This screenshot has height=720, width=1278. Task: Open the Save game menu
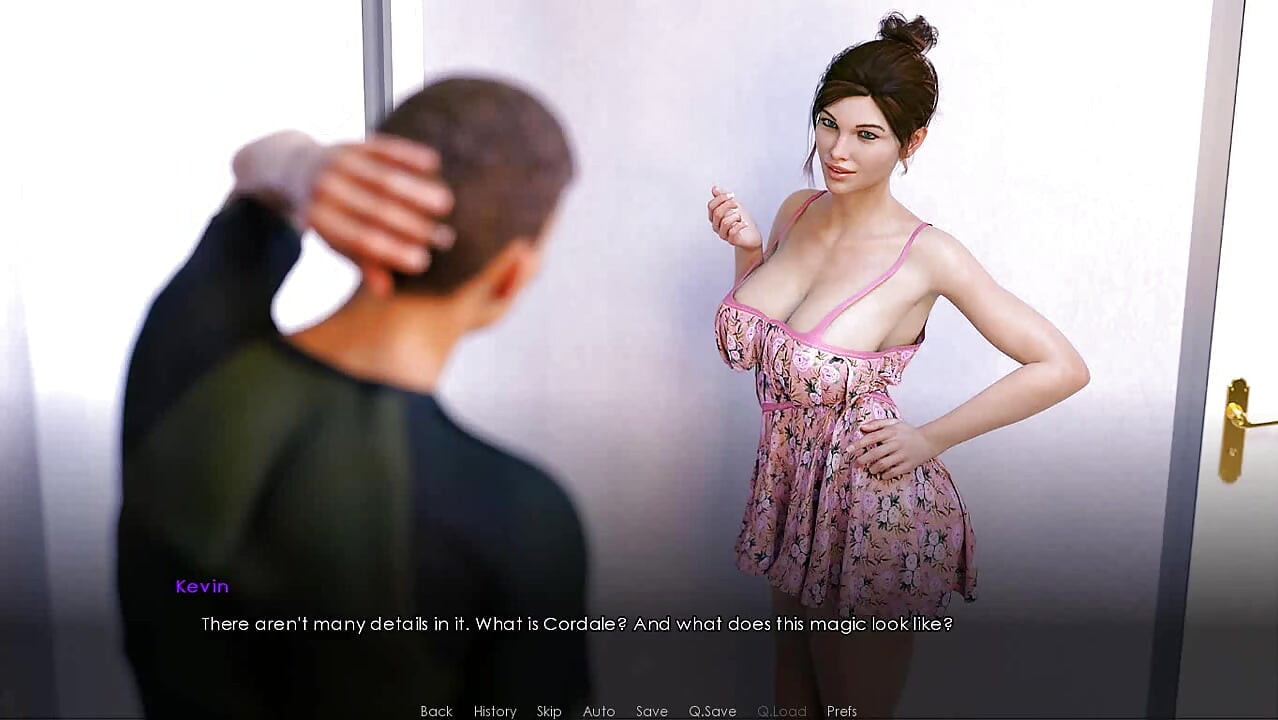pyautogui.click(x=652, y=711)
